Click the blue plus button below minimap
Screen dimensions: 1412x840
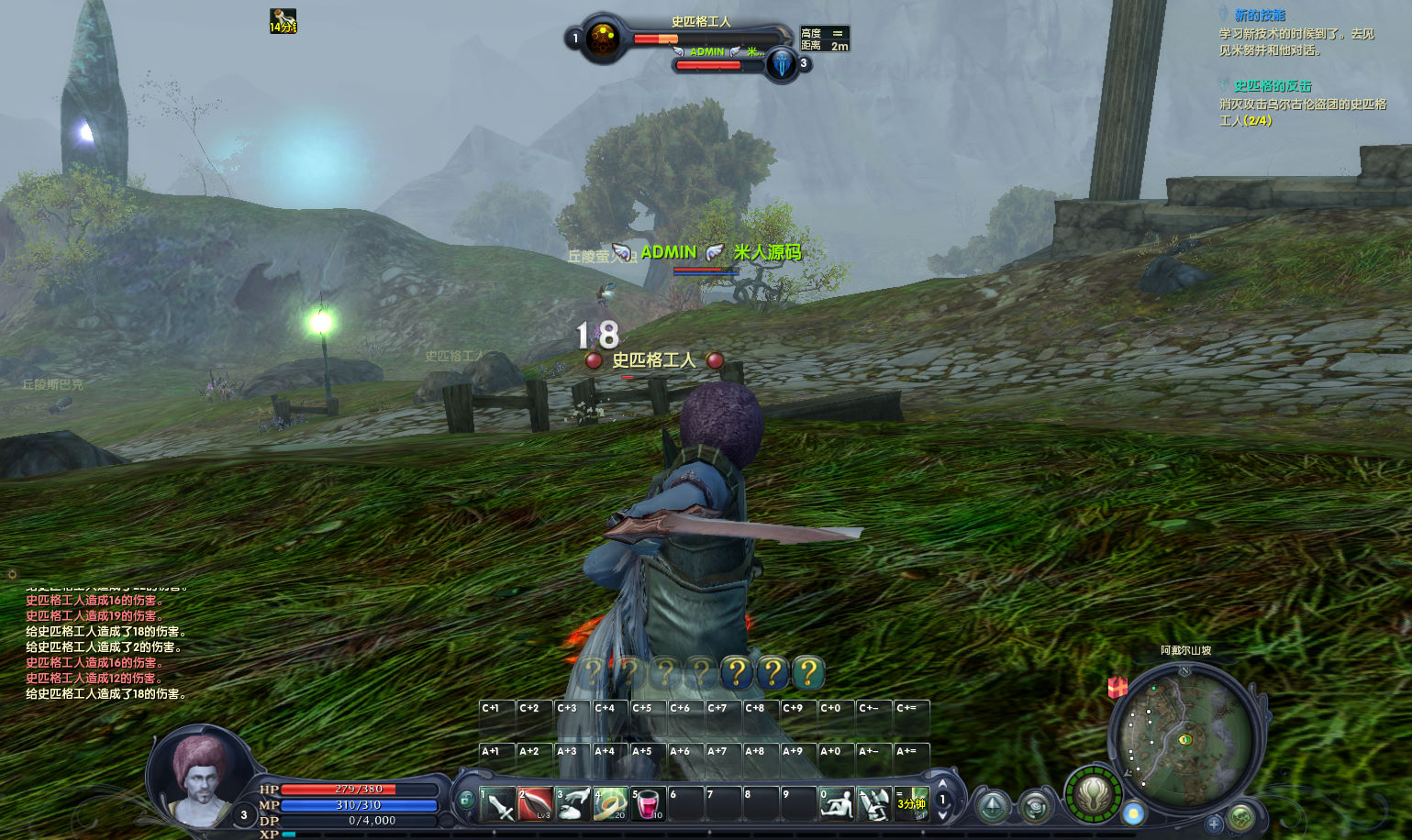tap(1213, 824)
